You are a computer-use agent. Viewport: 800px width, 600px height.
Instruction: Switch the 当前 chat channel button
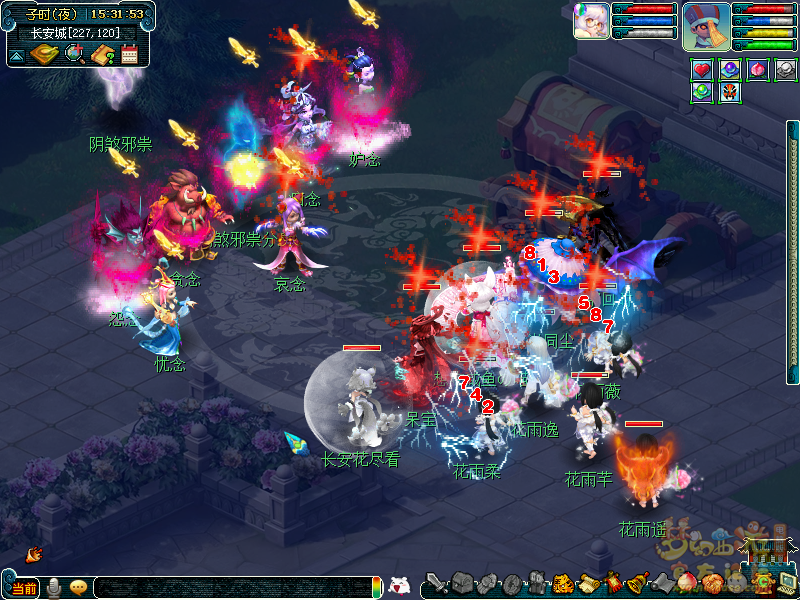[24, 588]
